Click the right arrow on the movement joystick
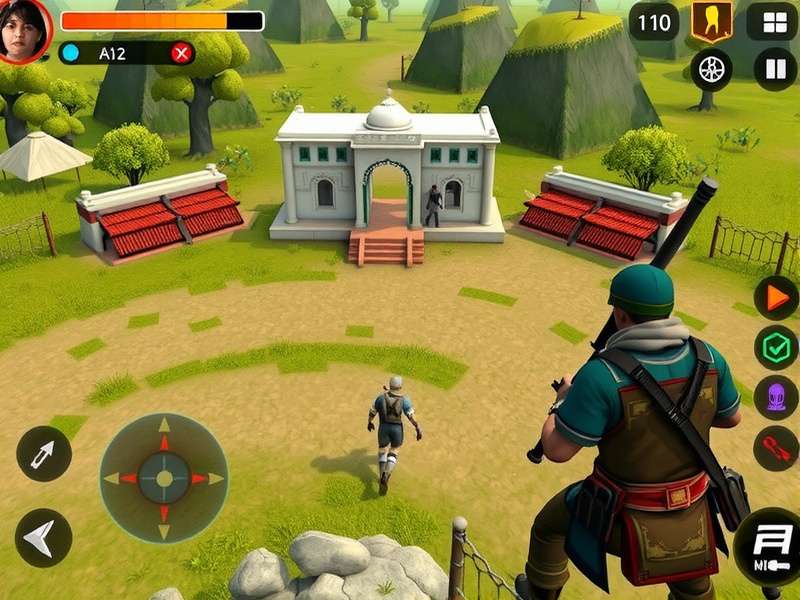800x600 pixels. [x=210, y=478]
